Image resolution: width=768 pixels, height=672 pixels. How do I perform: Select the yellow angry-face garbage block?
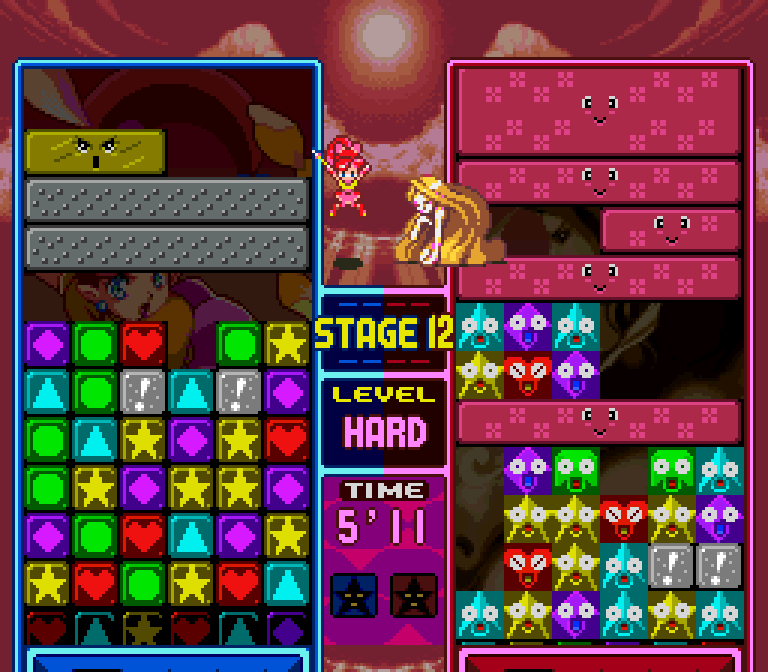click(x=95, y=151)
